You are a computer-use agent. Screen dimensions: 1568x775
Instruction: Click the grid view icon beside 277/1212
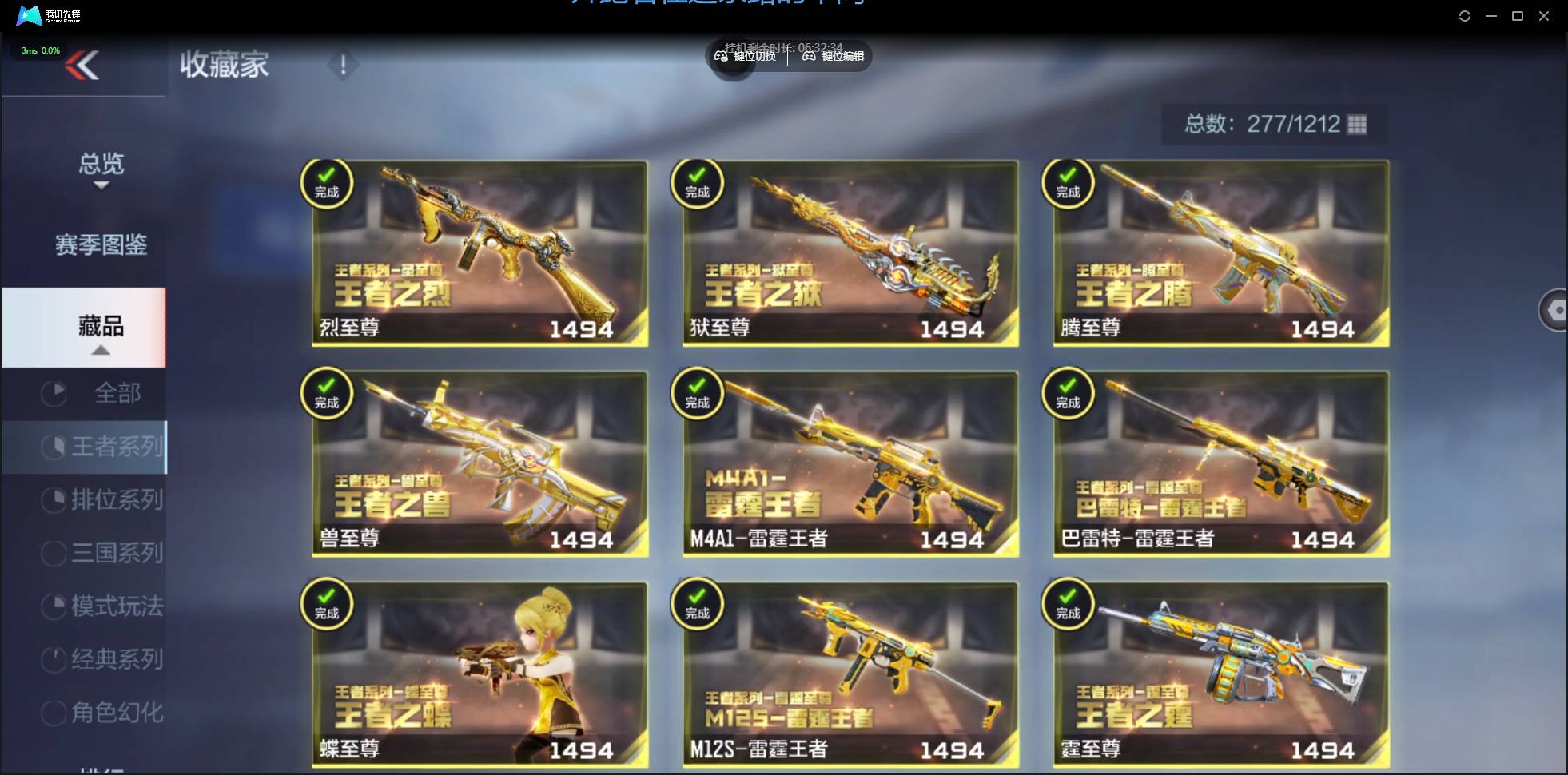(1356, 124)
